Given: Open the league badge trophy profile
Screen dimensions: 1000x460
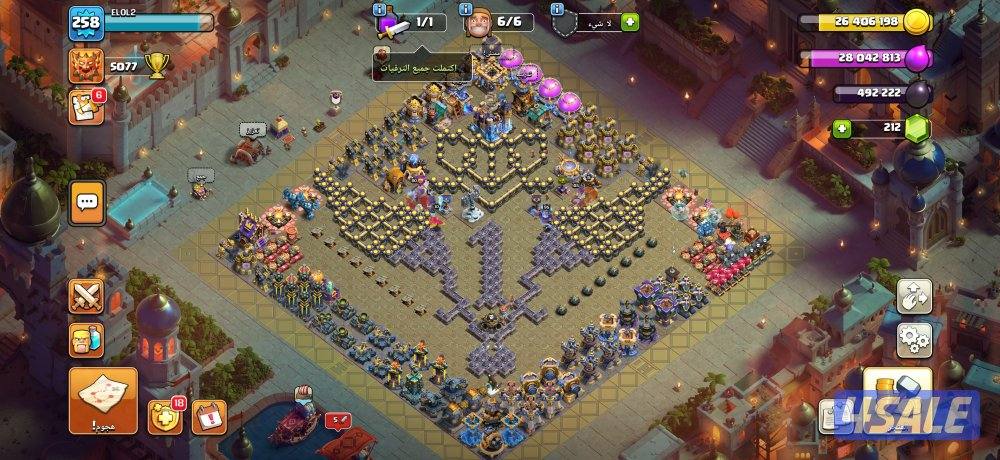Looking at the screenshot, I should 86,66.
